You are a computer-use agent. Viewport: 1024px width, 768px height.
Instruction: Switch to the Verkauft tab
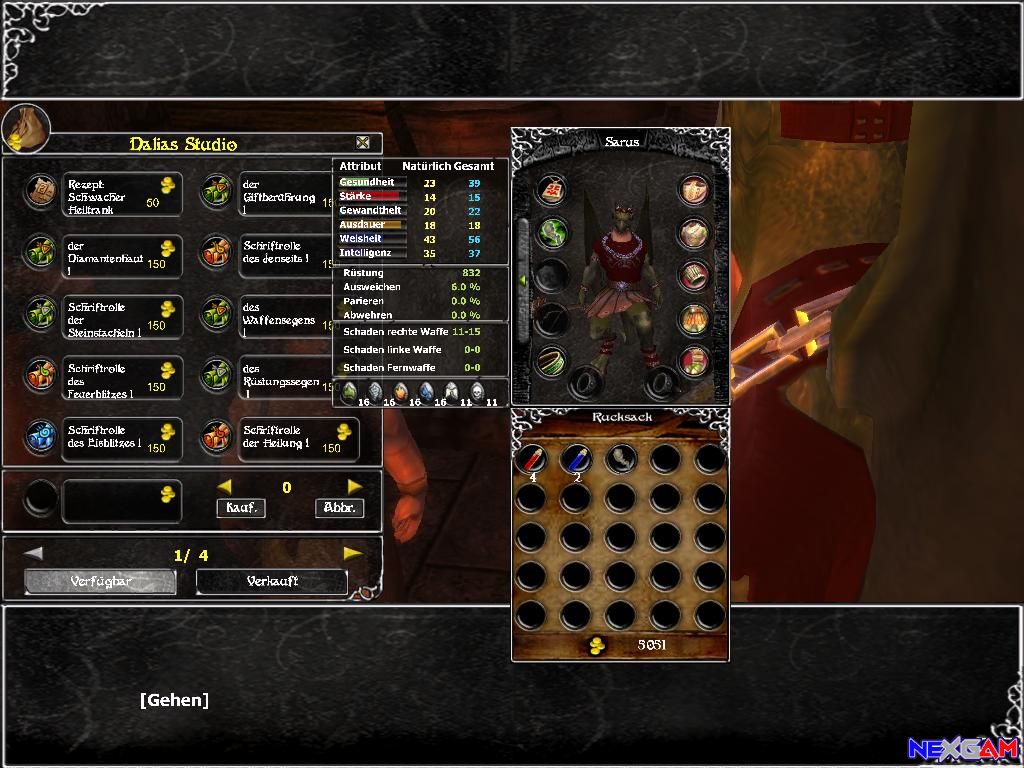[272, 581]
